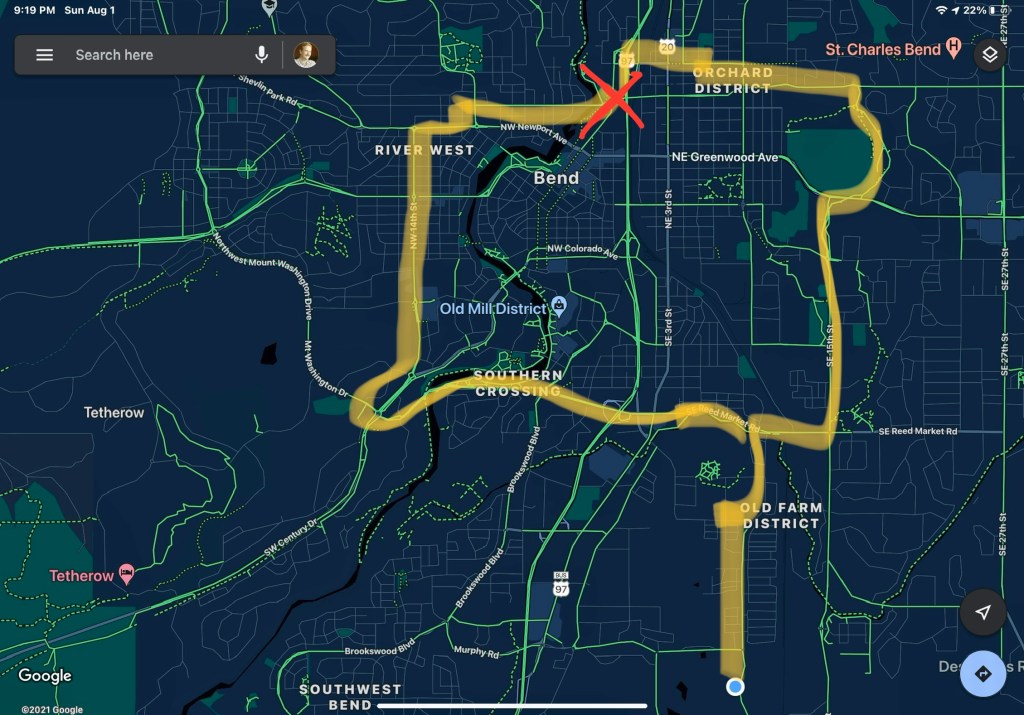Open directions with the blue arrow button
The height and width of the screenshot is (715, 1024).
point(983,673)
